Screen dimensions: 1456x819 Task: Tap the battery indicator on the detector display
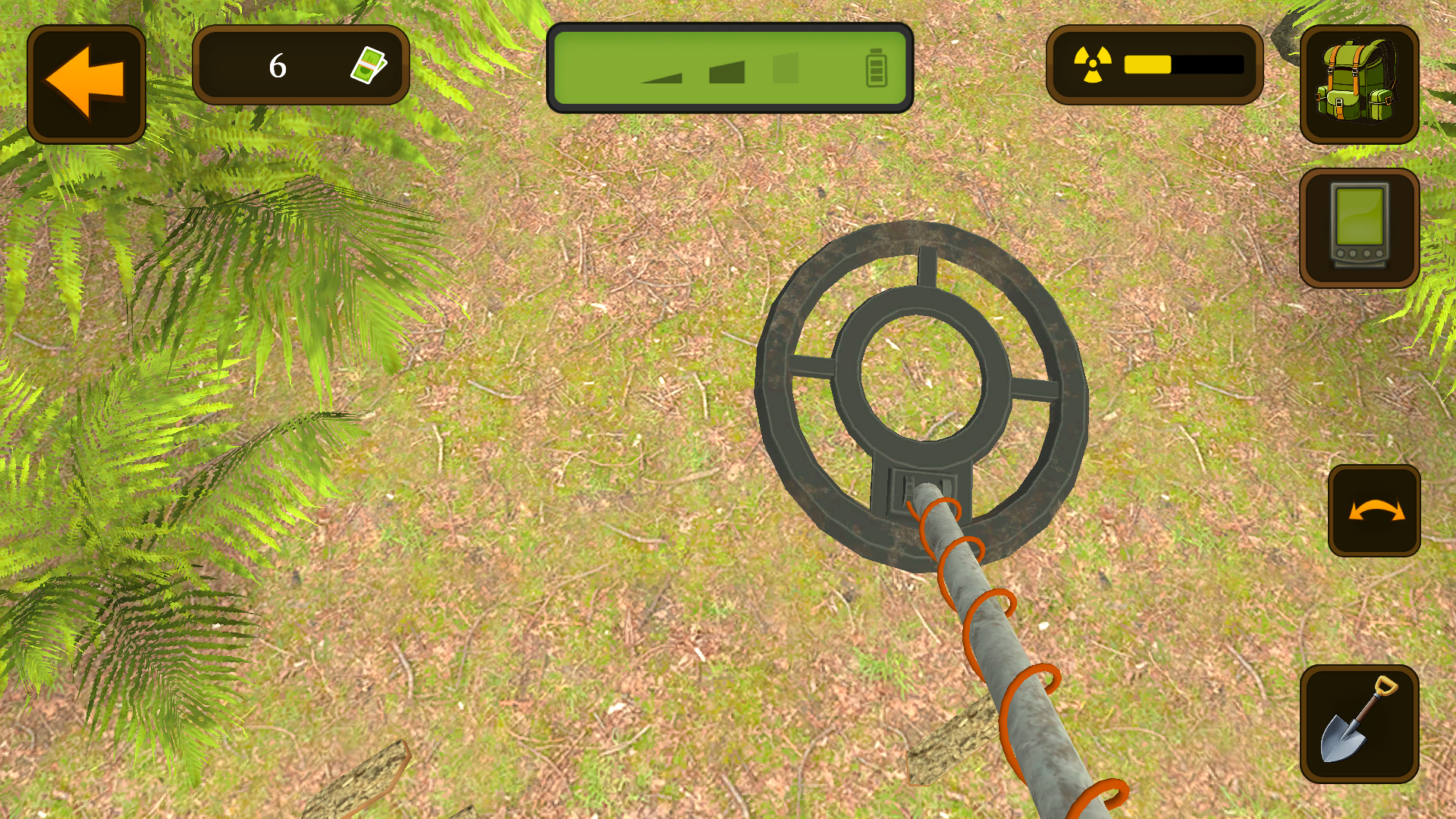pos(877,67)
